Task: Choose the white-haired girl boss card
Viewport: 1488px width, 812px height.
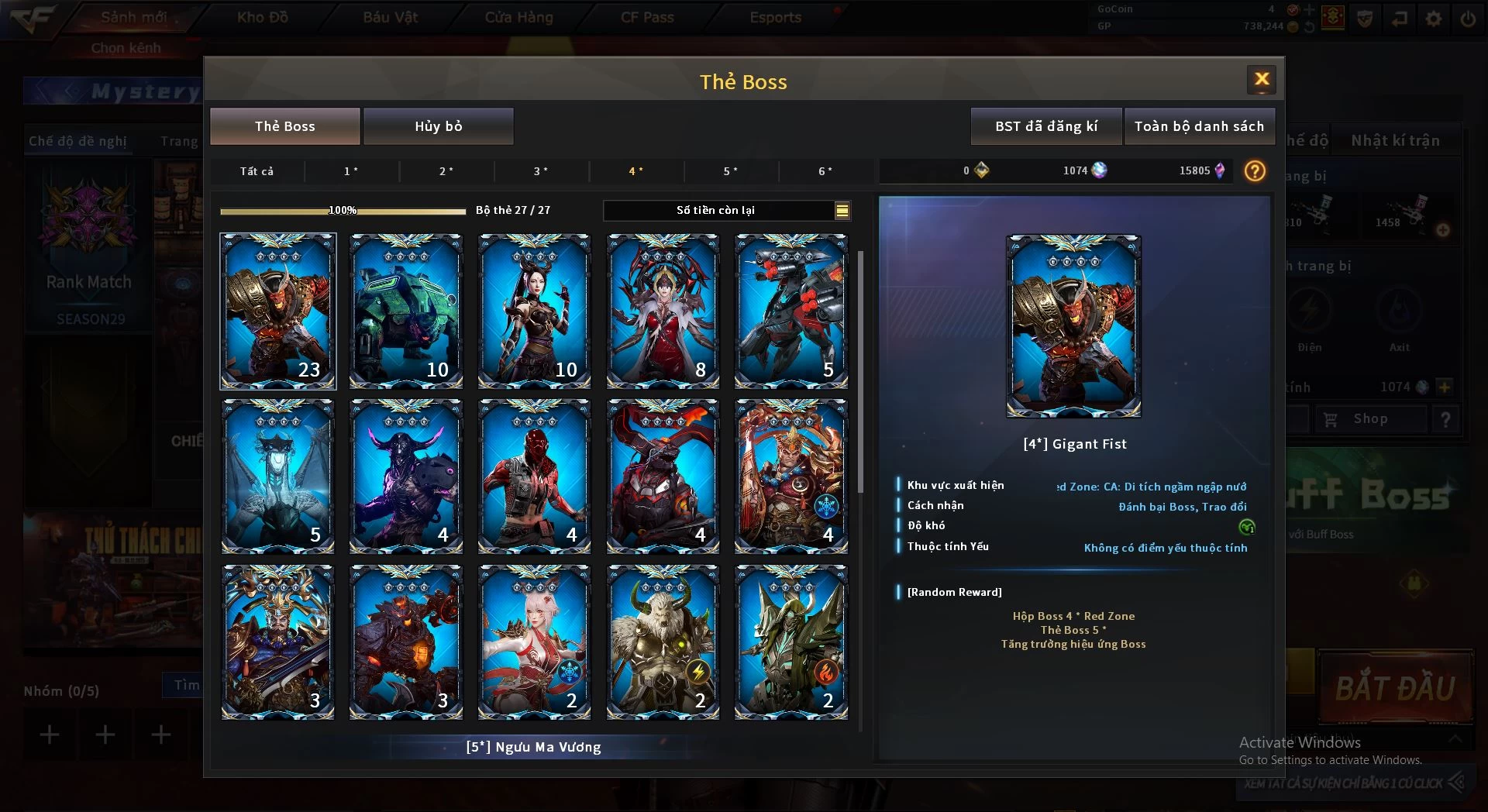Action: pos(534,642)
